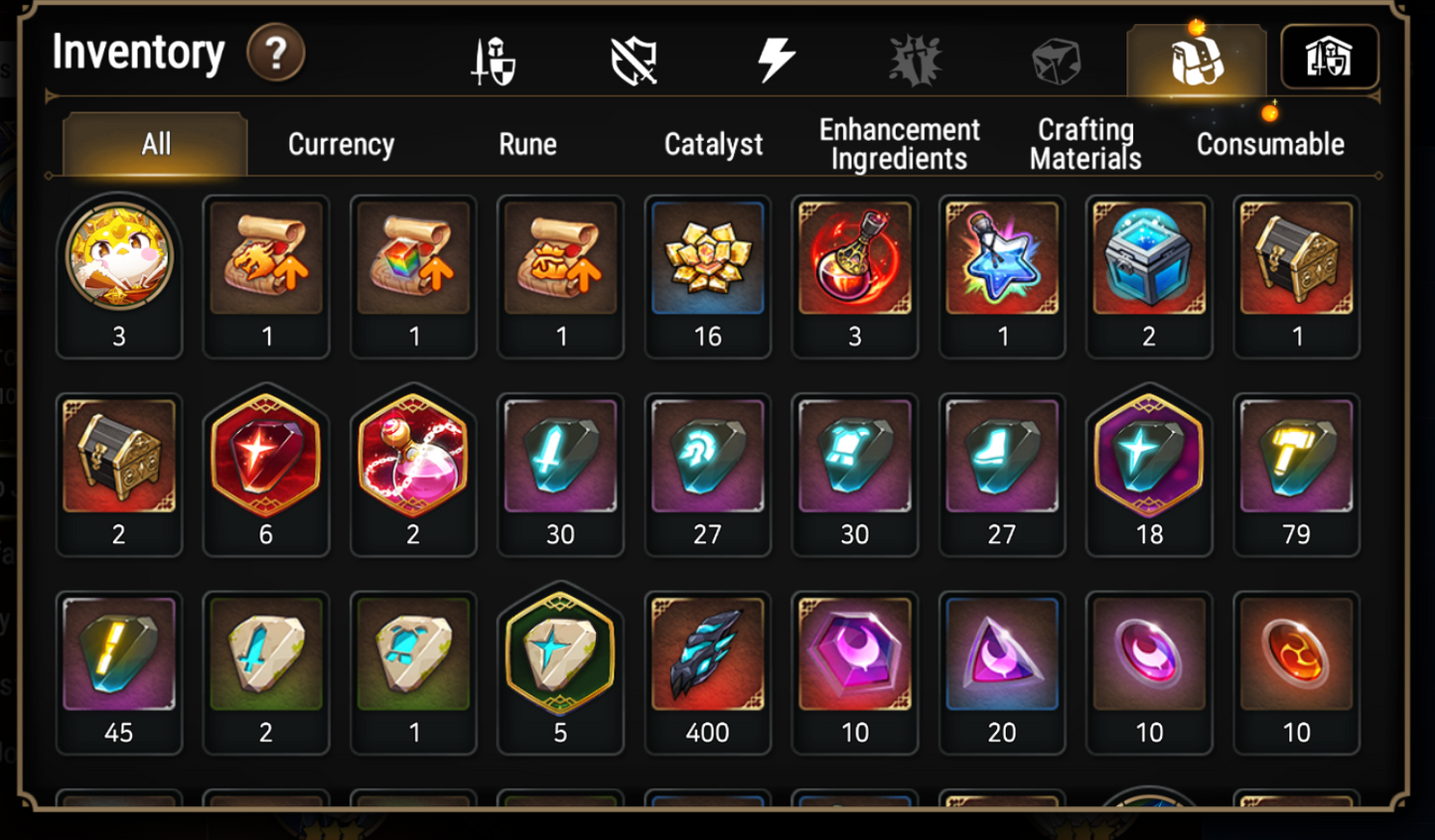Click the penguin item with quantity 3
Image resolution: width=1435 pixels, height=840 pixels.
(x=118, y=258)
